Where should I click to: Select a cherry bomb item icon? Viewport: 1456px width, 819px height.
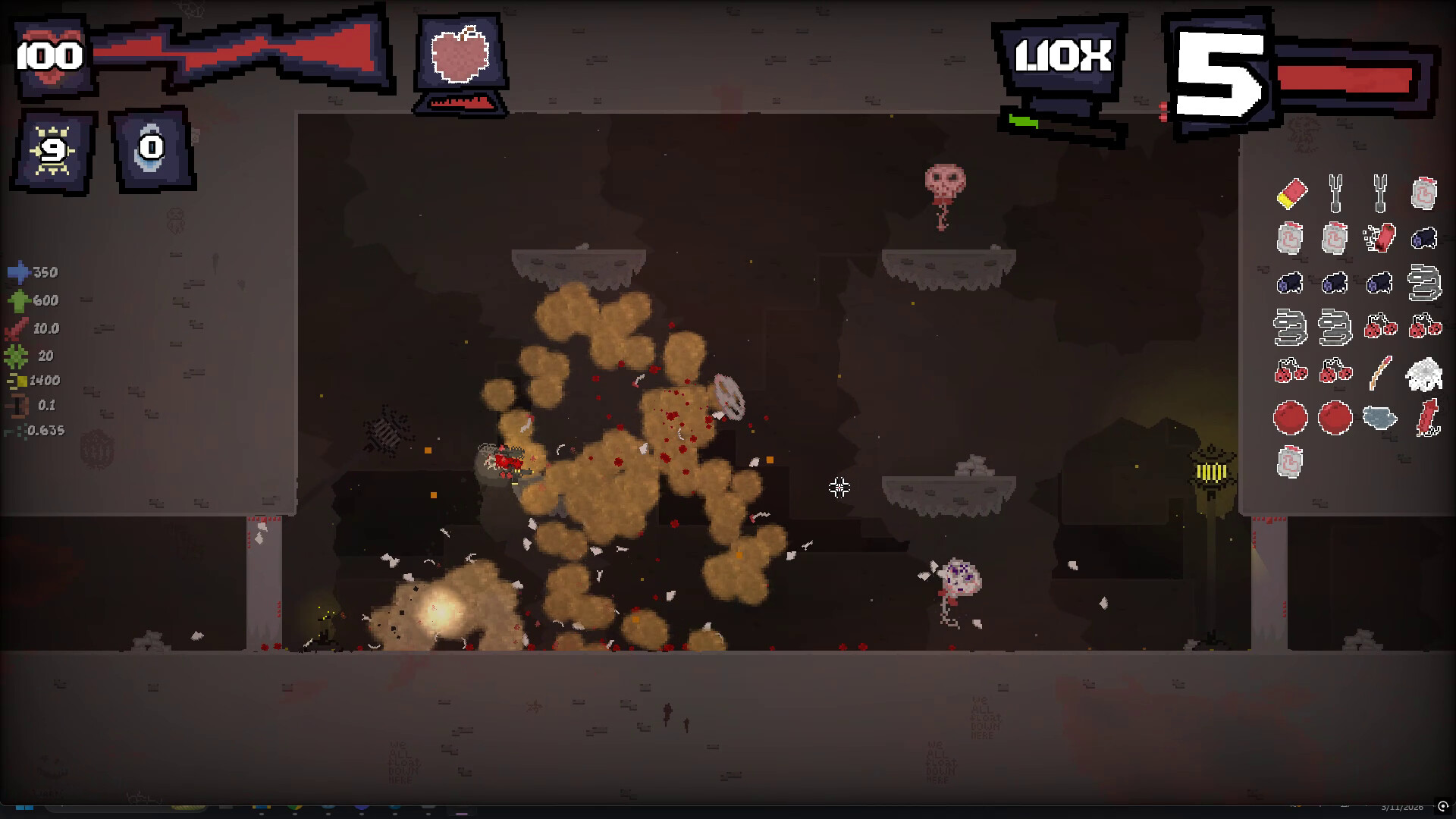pos(1381,328)
